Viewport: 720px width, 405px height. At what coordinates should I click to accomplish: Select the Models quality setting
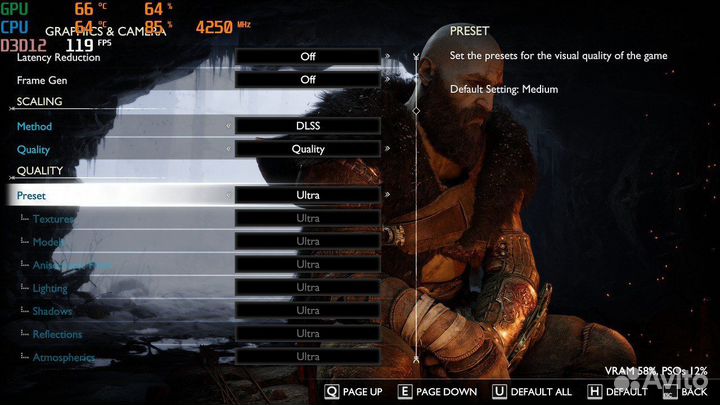[50, 242]
